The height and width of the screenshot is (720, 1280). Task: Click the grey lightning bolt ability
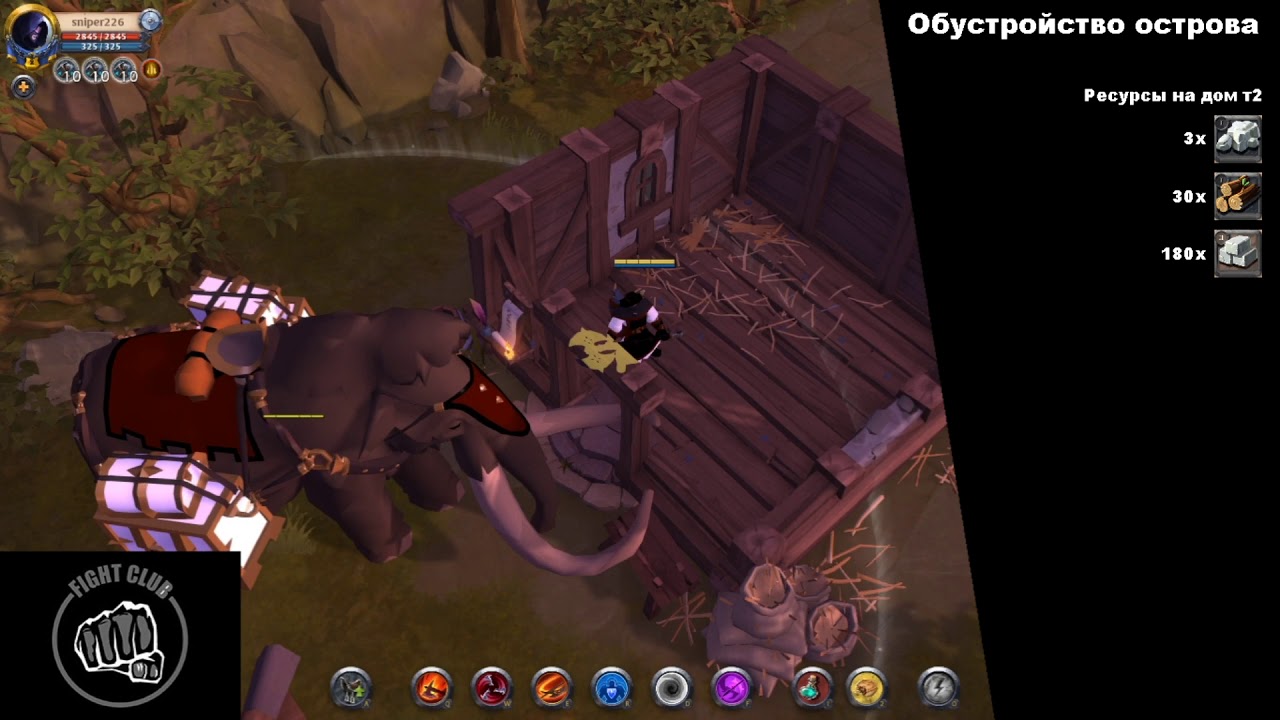pyautogui.click(x=938, y=688)
